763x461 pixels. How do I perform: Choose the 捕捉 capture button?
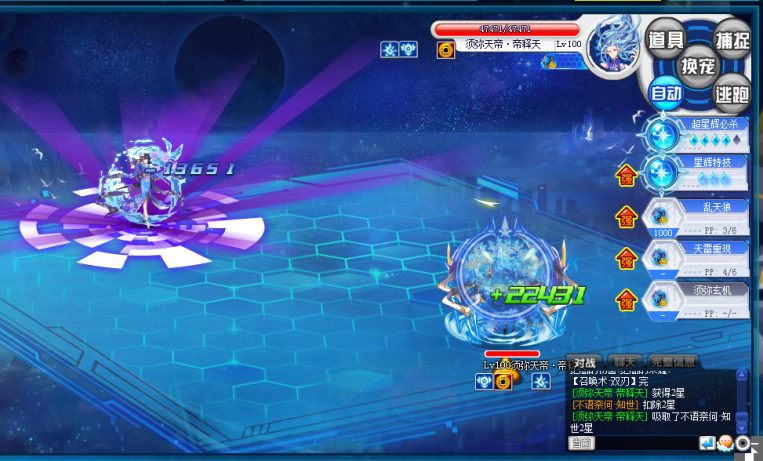(730, 40)
